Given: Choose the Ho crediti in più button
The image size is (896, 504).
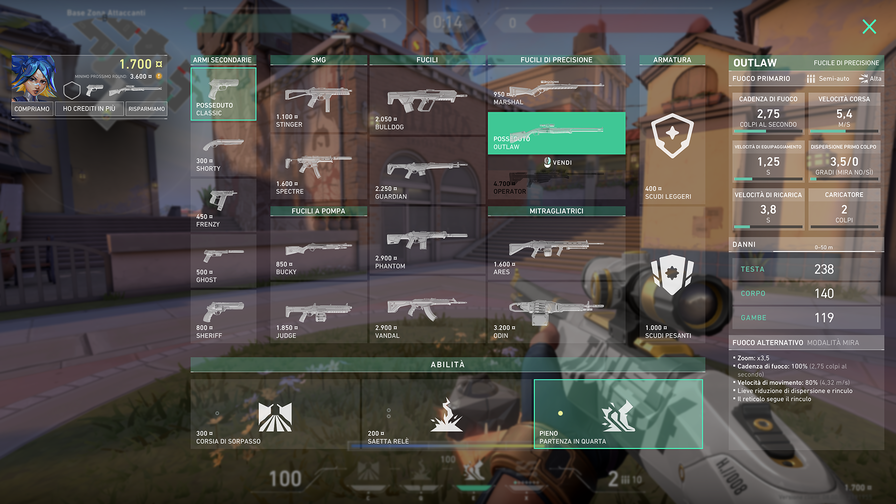Looking at the screenshot, I should [90, 109].
